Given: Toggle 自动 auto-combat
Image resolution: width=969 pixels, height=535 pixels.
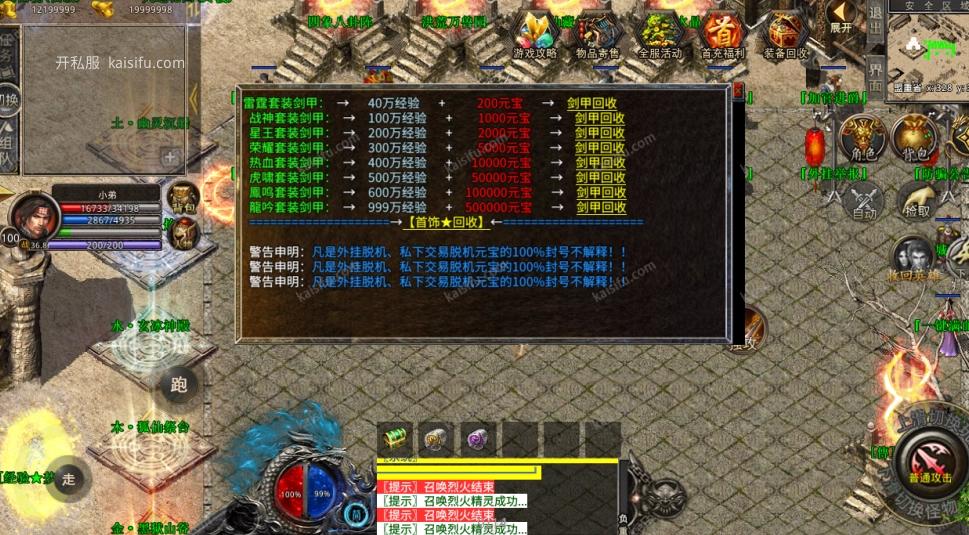Looking at the screenshot, I should [x=864, y=201].
